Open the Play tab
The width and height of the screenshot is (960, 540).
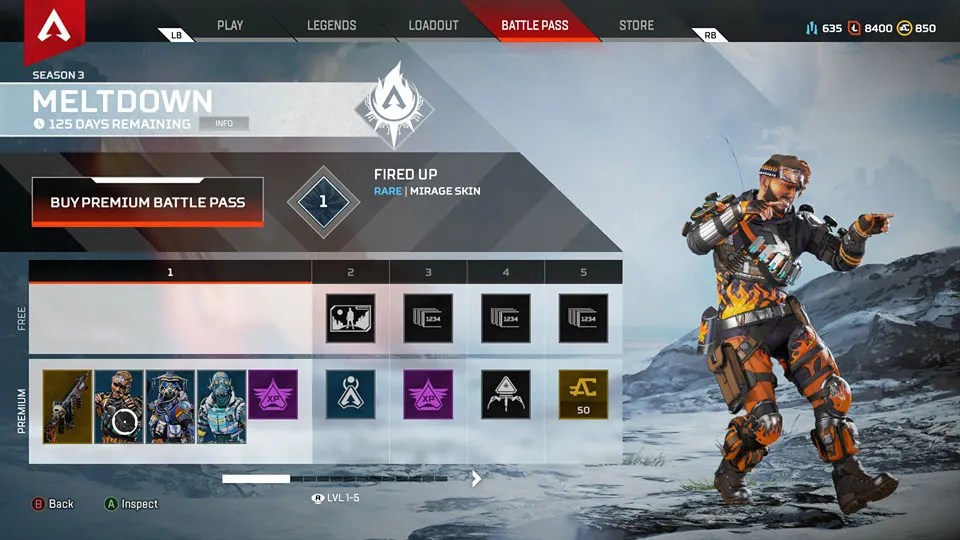tap(230, 25)
